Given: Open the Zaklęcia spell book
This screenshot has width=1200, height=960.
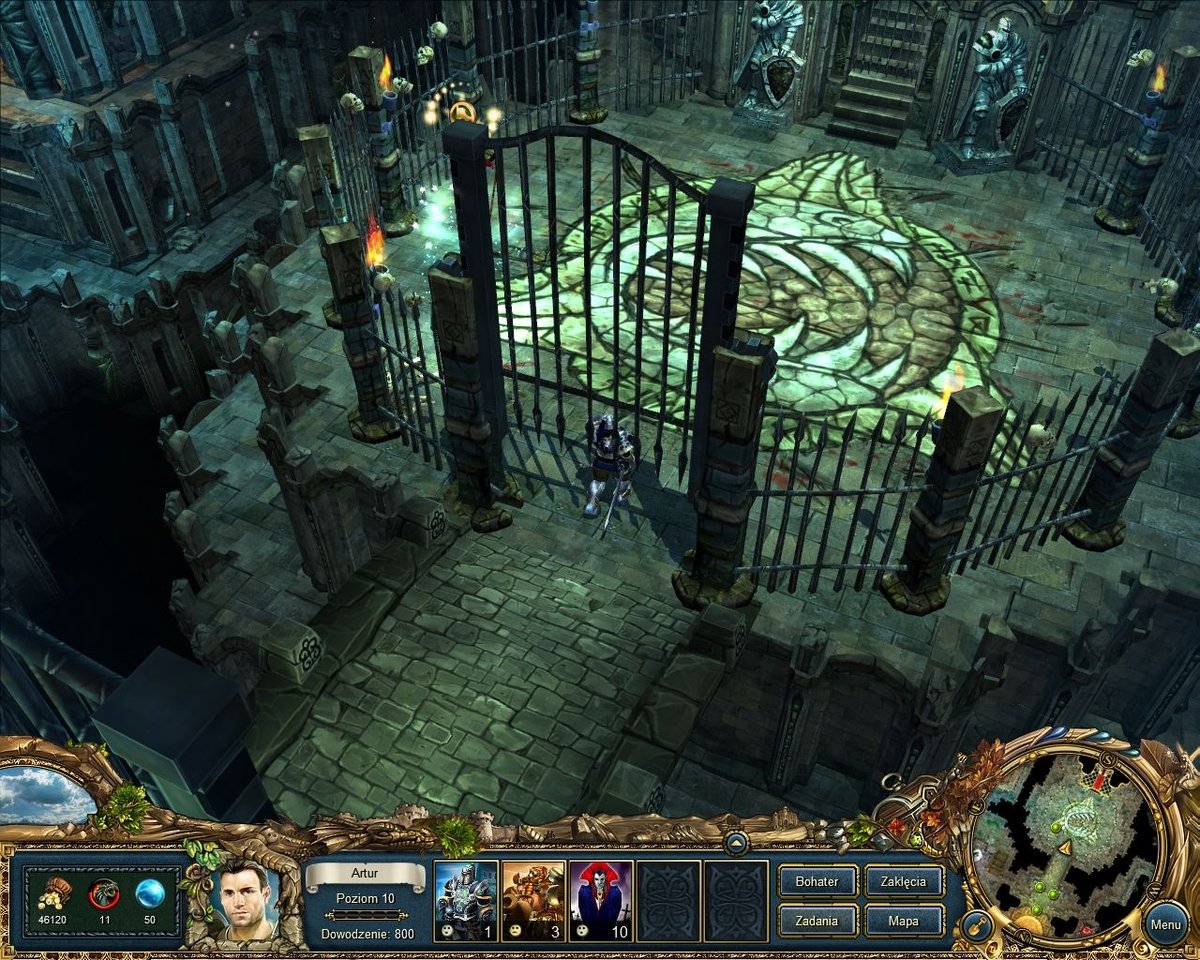Looking at the screenshot, I should (903, 881).
